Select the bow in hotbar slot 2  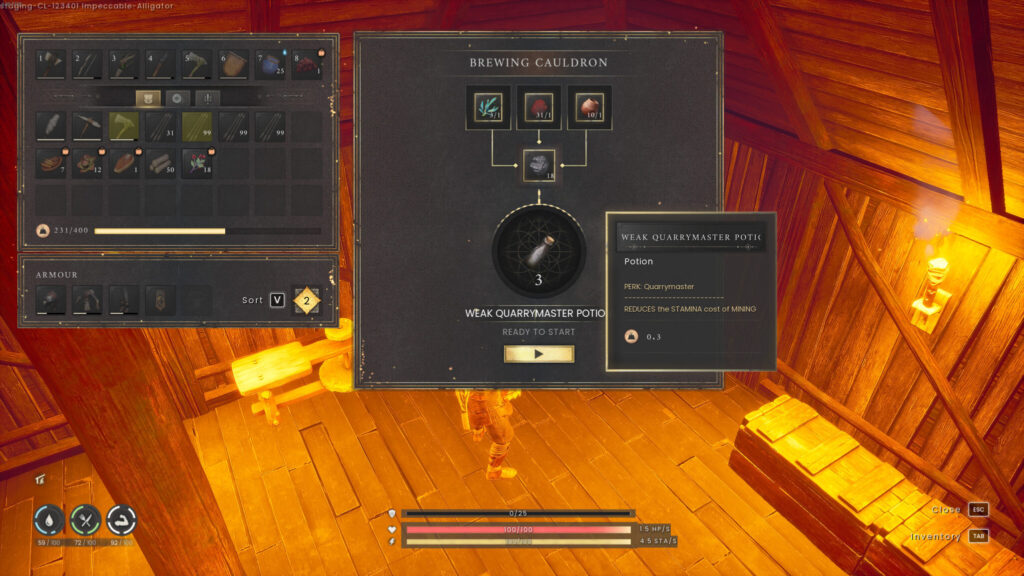click(x=87, y=65)
